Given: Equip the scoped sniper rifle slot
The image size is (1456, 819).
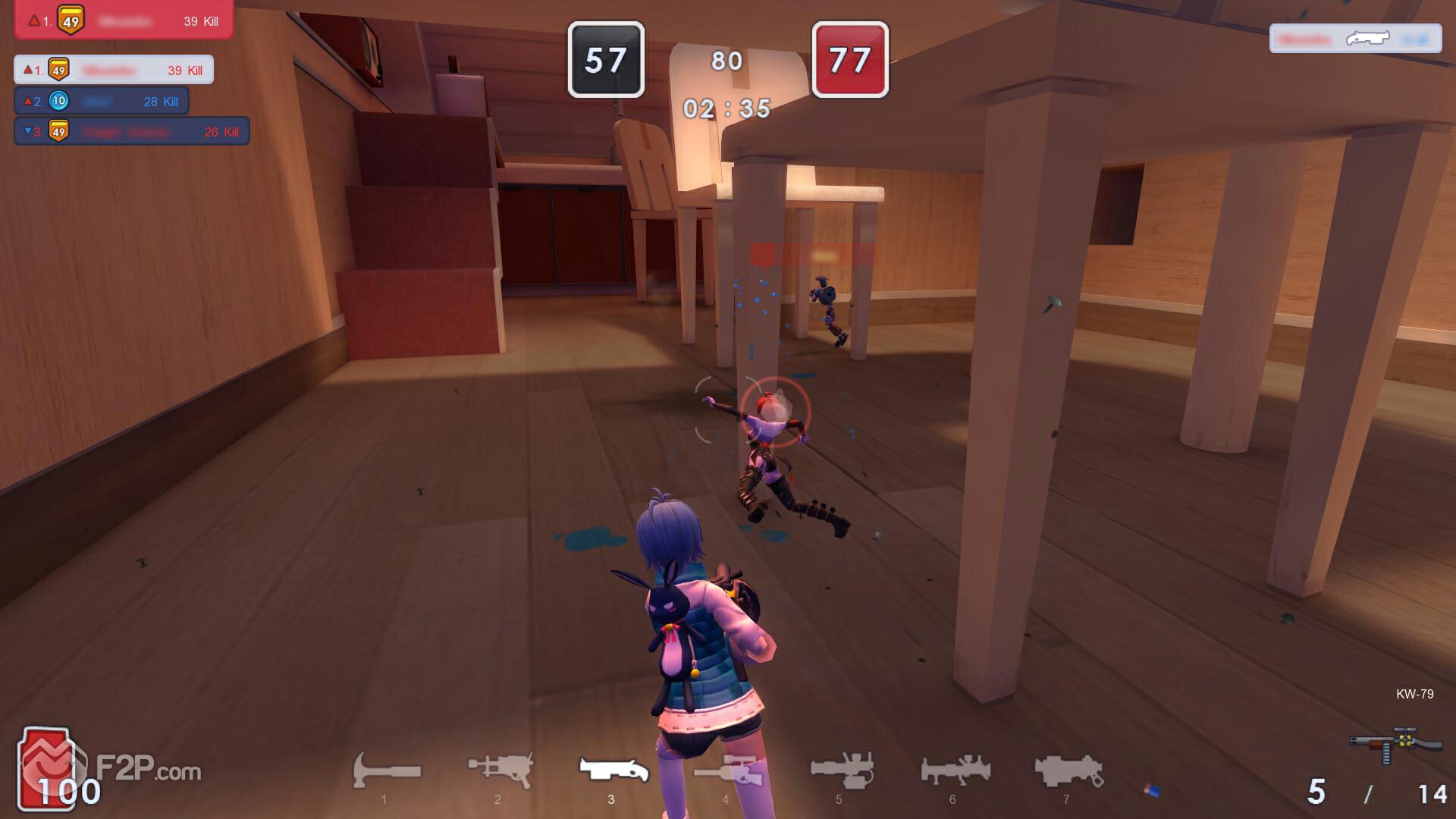Looking at the screenshot, I should [726, 771].
